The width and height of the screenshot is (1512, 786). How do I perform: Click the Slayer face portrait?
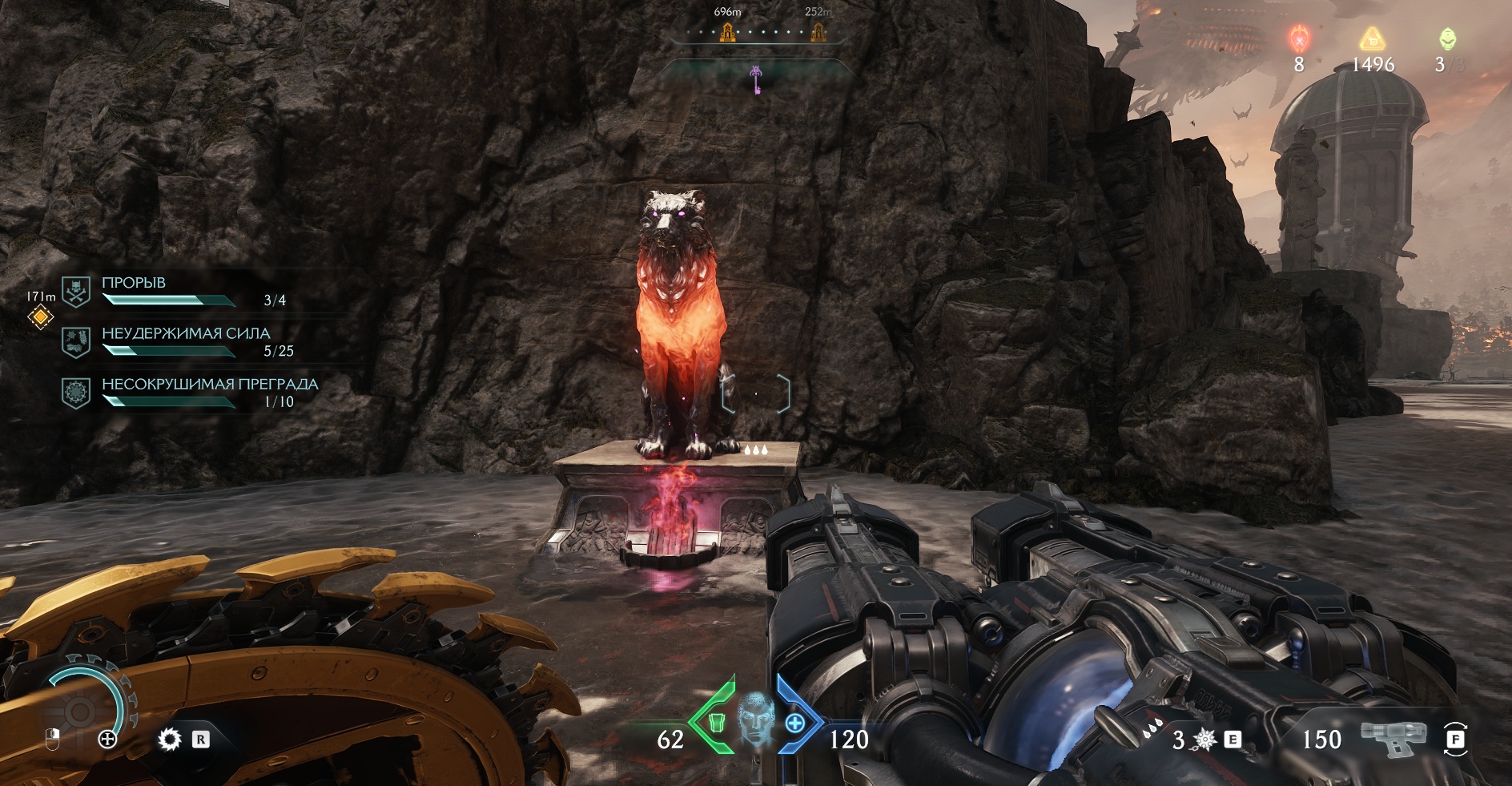(755, 719)
